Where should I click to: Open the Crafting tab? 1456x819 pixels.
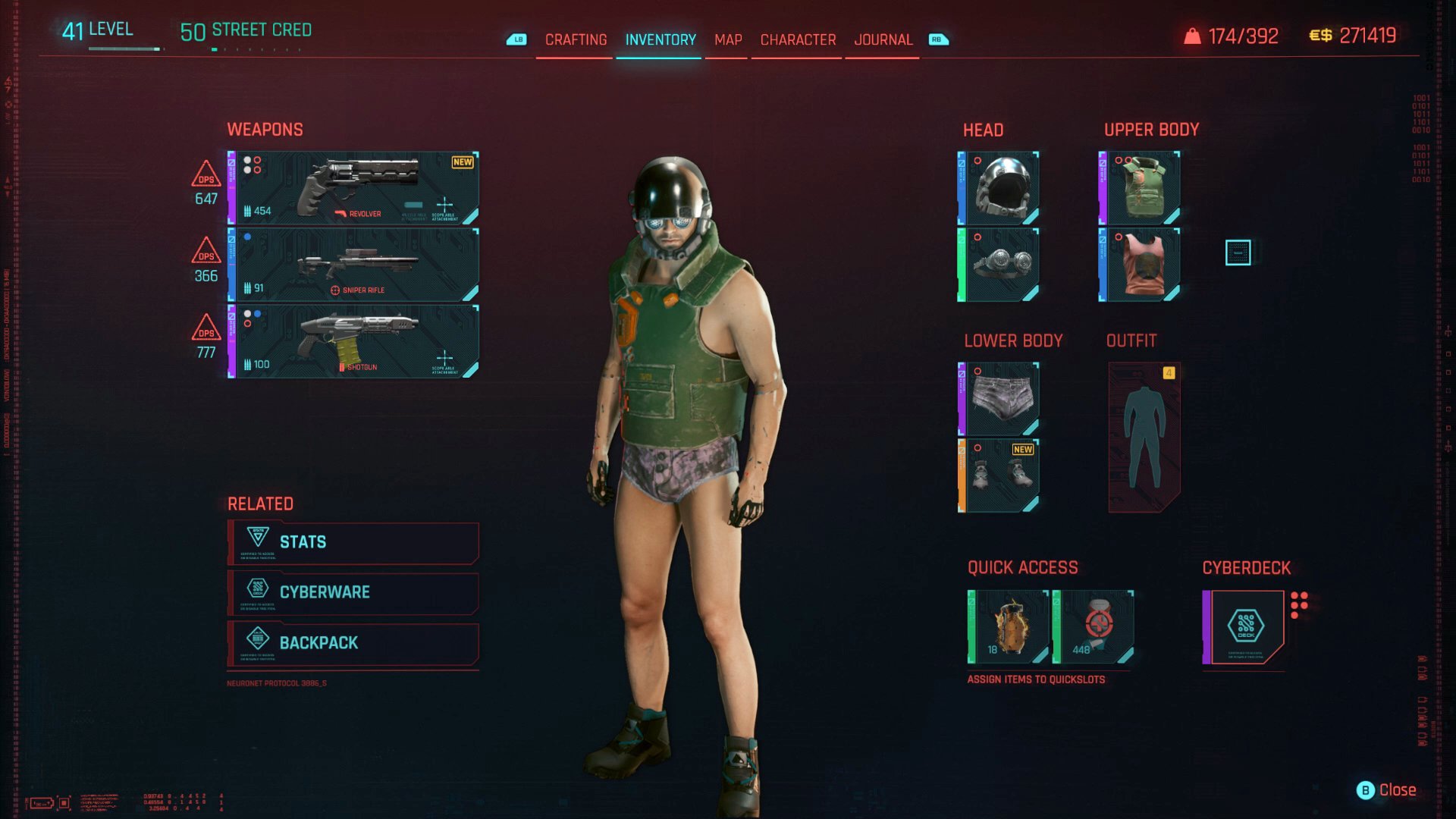click(x=576, y=39)
